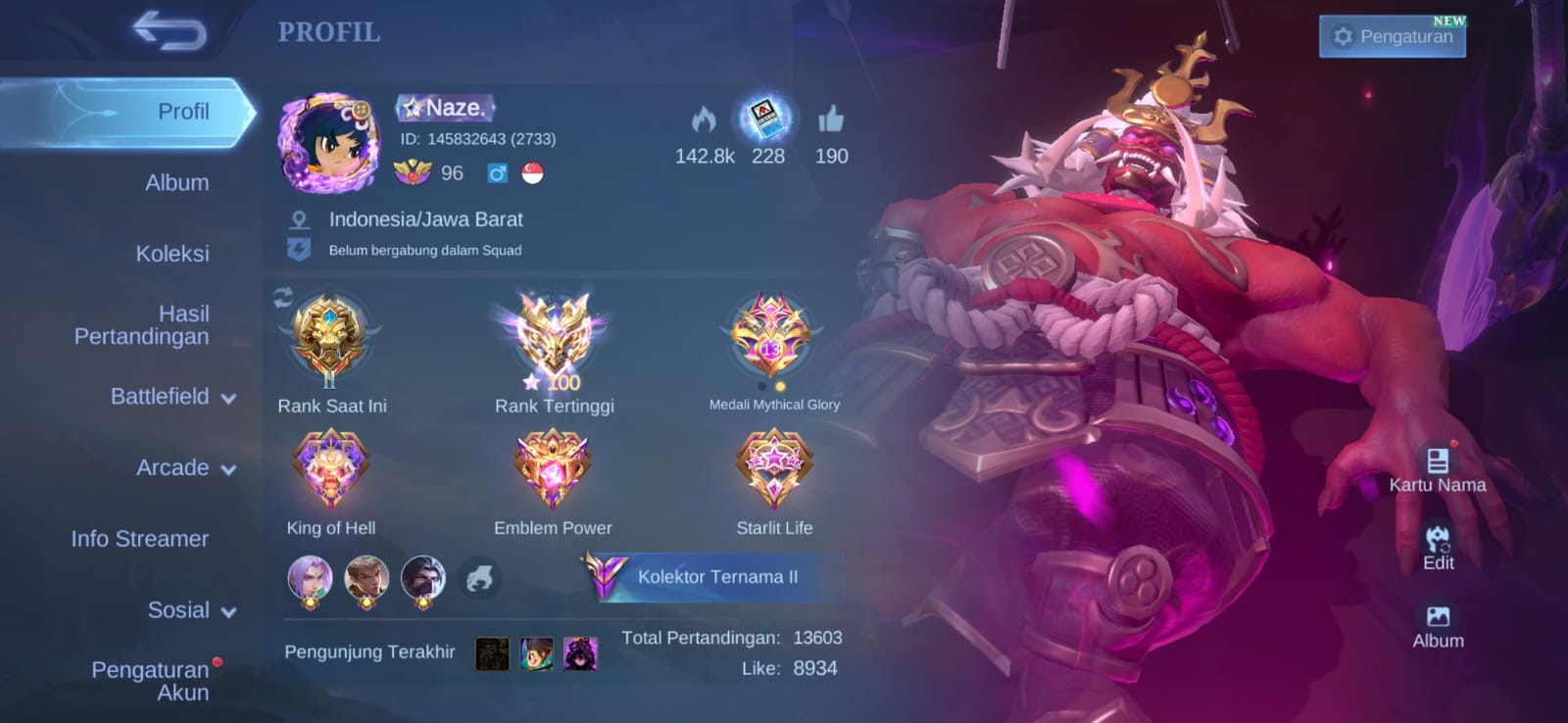1568x723 pixels.
Task: Give a like with thumbs-up icon
Action: (831, 120)
